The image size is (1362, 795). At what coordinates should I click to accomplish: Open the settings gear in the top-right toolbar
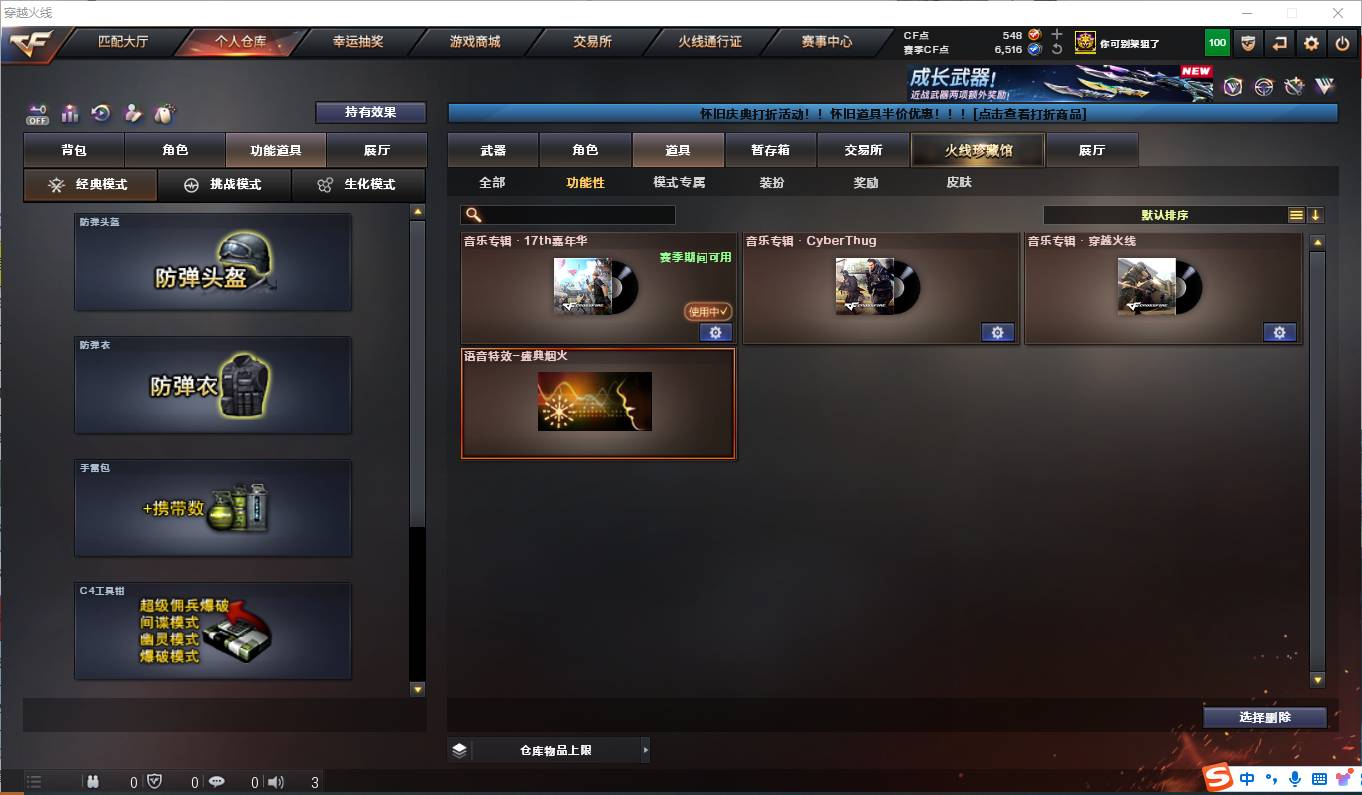pyautogui.click(x=1312, y=42)
